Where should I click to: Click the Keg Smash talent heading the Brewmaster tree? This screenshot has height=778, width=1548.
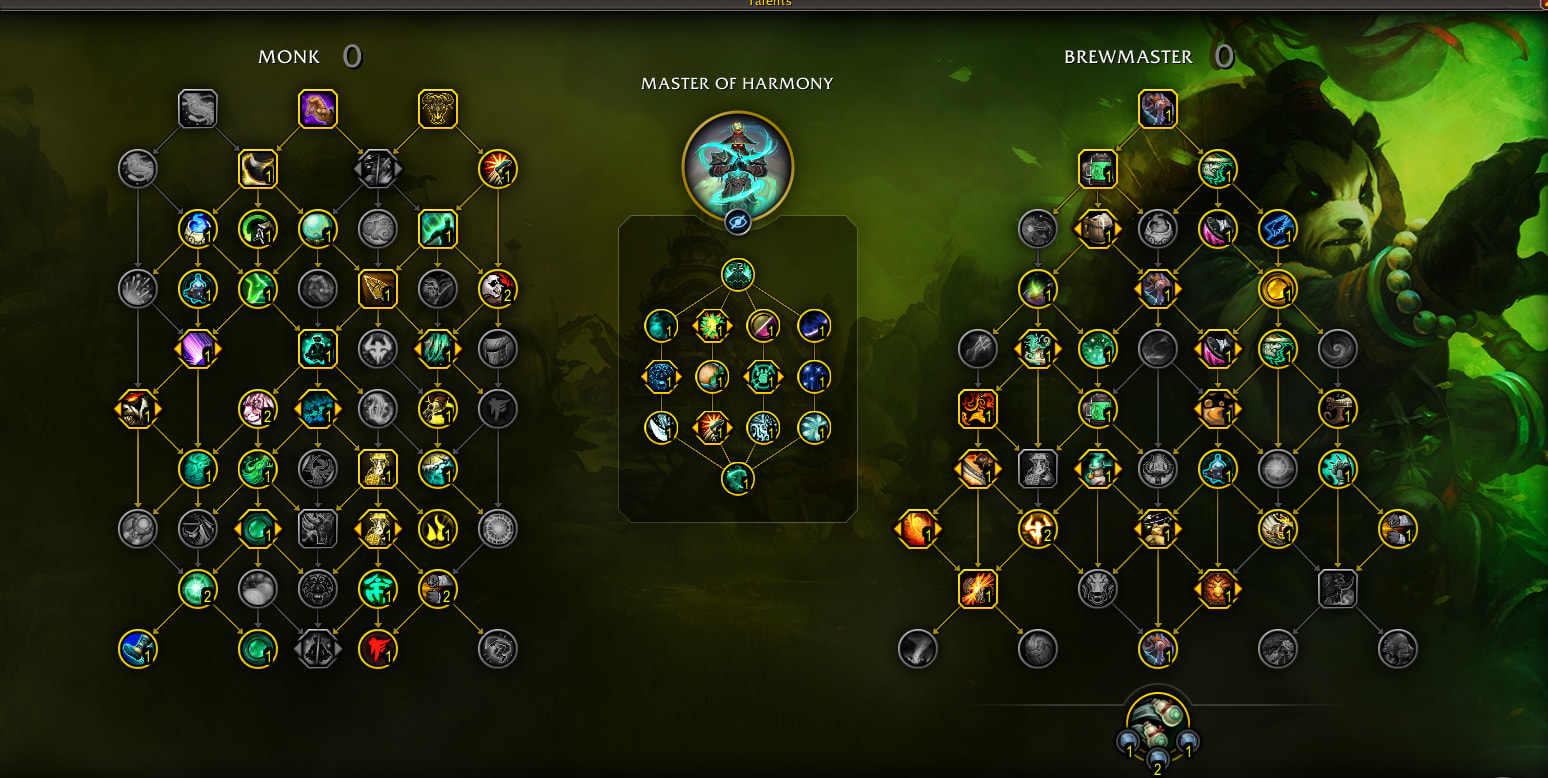coord(1157,109)
